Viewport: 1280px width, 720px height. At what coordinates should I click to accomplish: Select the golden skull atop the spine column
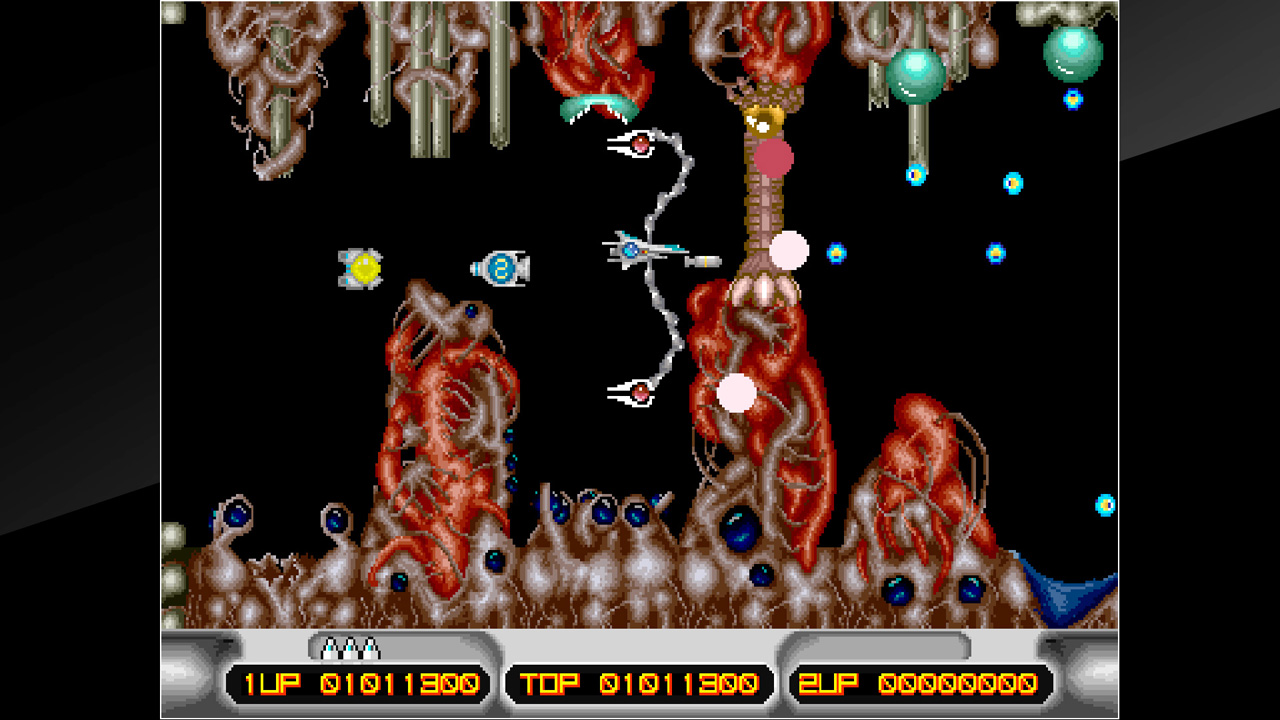point(762,120)
